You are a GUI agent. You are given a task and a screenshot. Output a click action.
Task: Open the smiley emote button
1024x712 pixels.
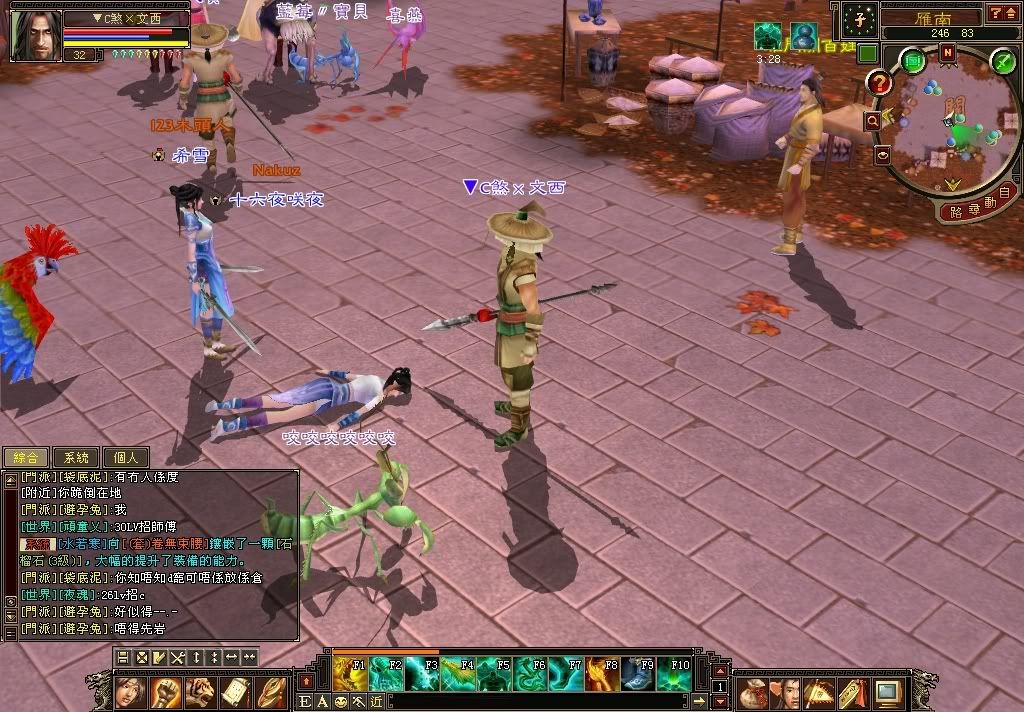point(340,701)
